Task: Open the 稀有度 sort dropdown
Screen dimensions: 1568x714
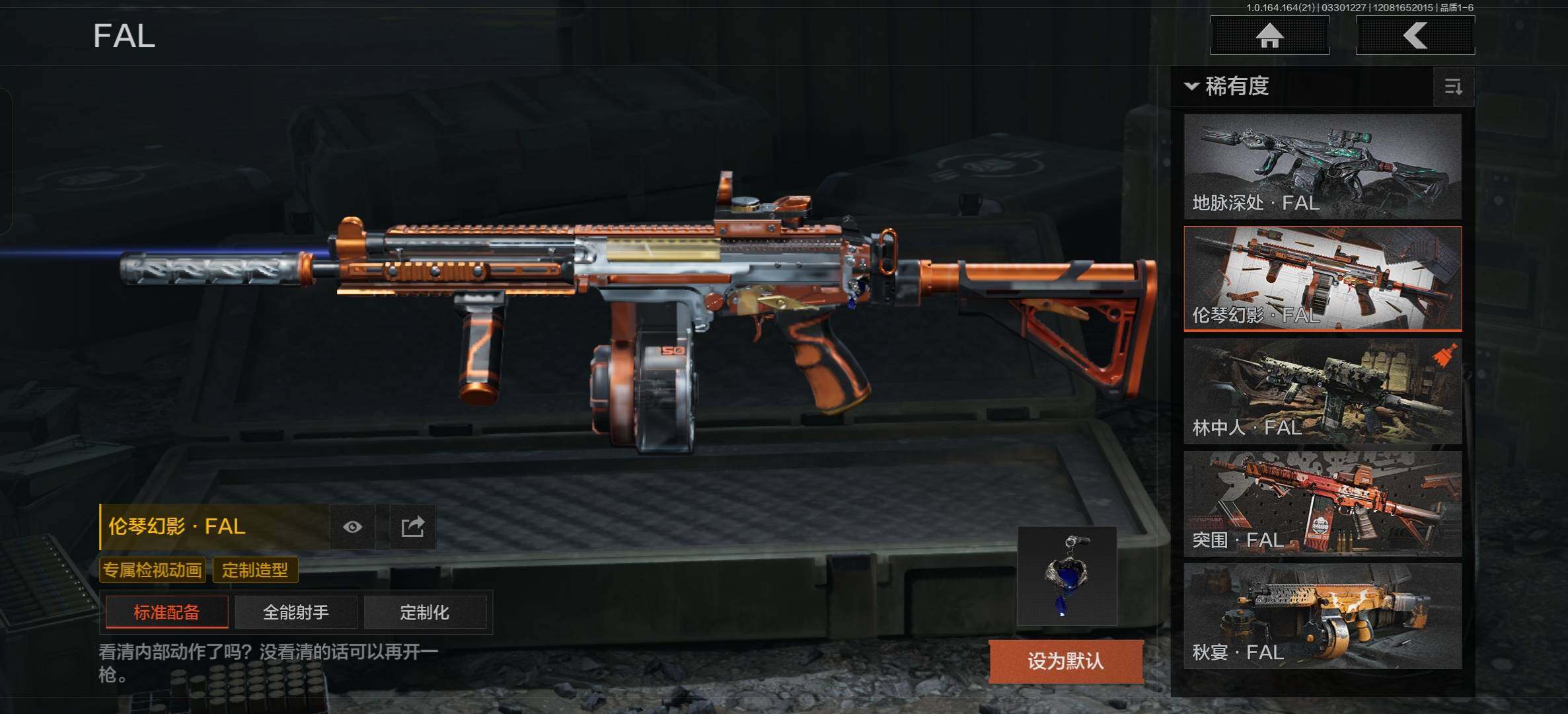Action: 1228,87
